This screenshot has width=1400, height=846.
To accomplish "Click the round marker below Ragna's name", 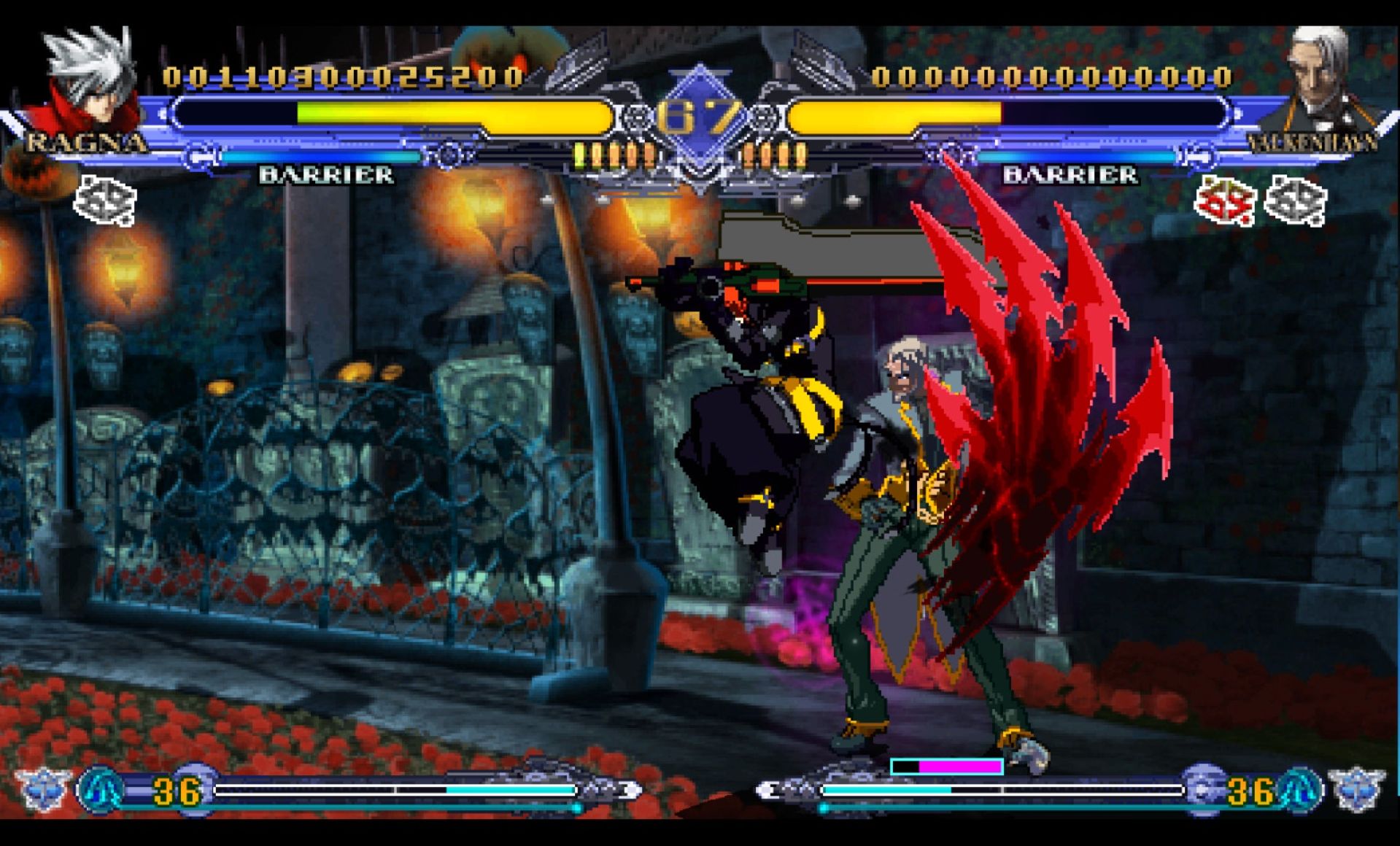I will pyautogui.click(x=105, y=201).
